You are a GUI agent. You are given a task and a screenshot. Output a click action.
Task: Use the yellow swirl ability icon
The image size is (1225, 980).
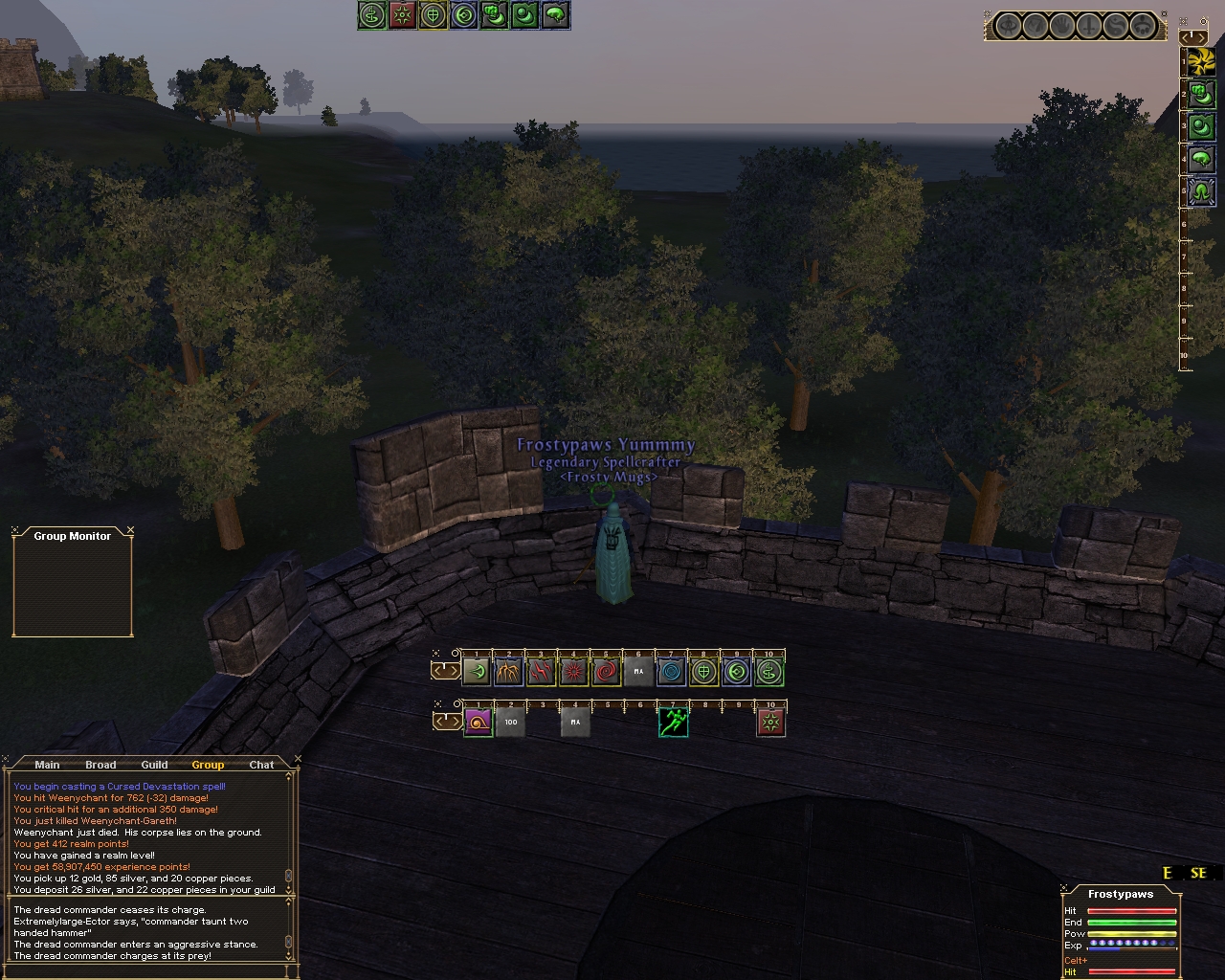click(x=1201, y=62)
